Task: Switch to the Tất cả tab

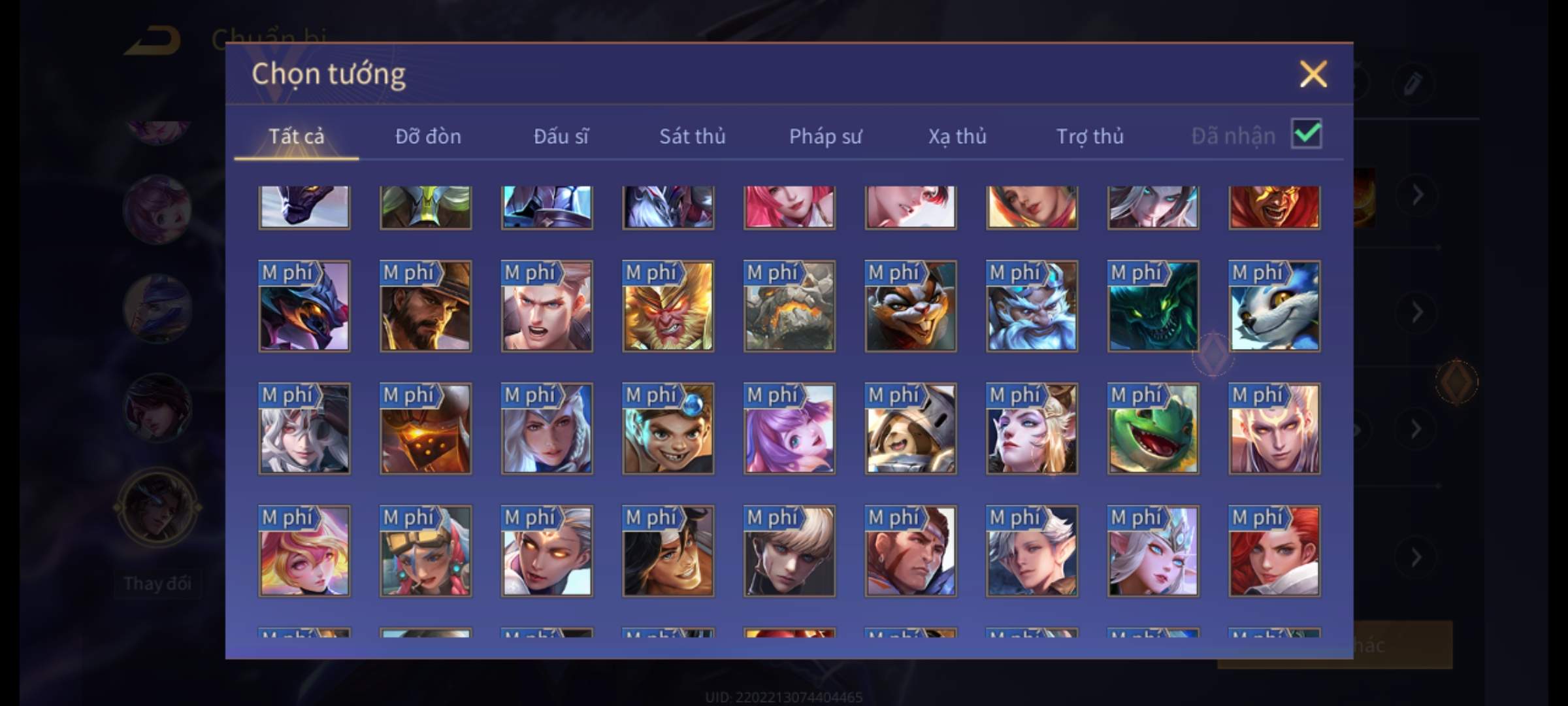Action: pyautogui.click(x=296, y=136)
